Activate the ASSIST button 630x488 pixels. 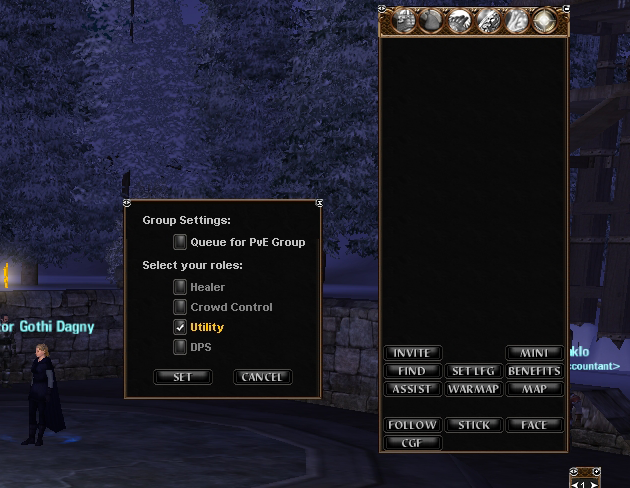(412, 389)
